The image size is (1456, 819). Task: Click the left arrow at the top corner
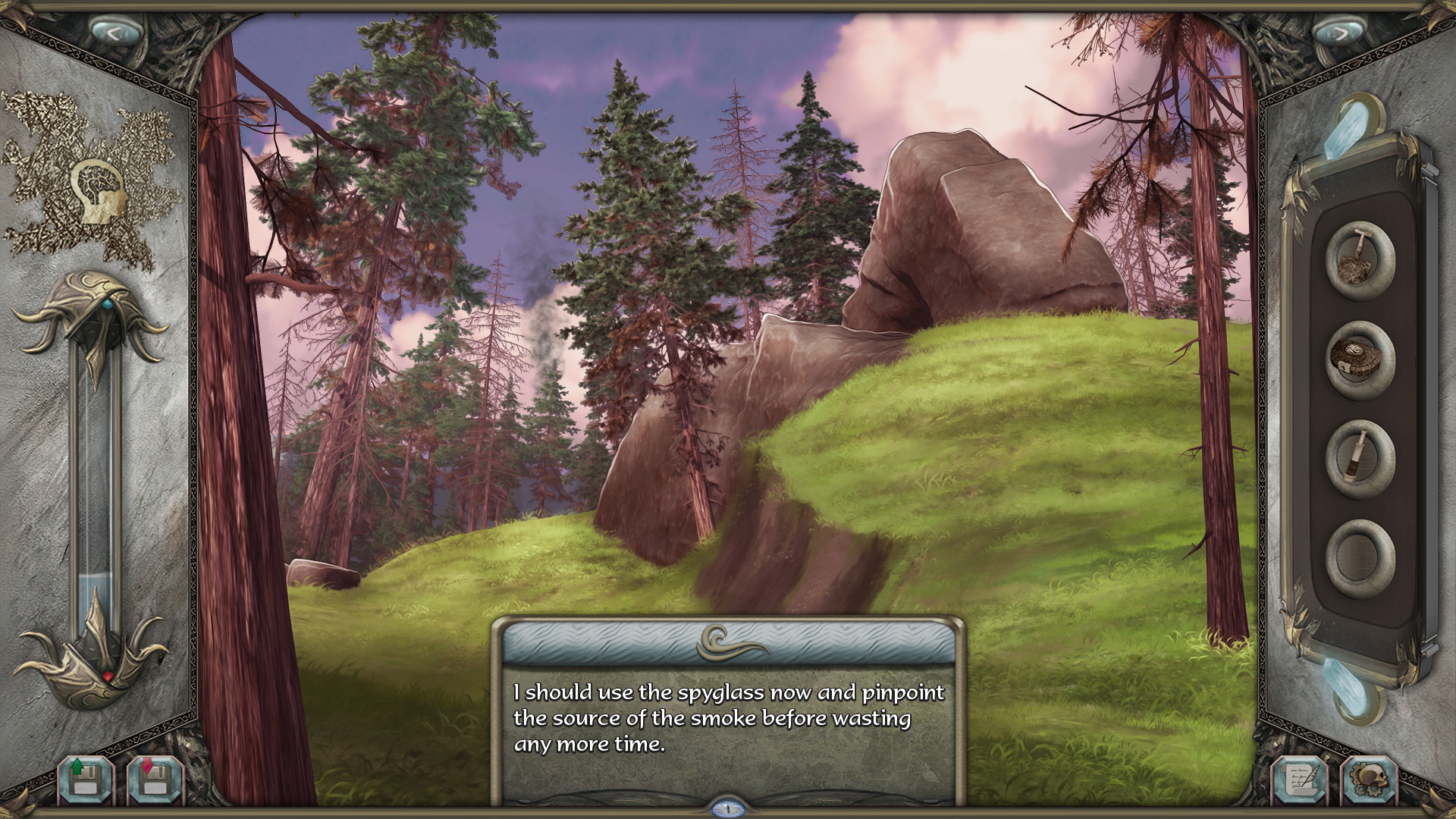click(x=115, y=33)
